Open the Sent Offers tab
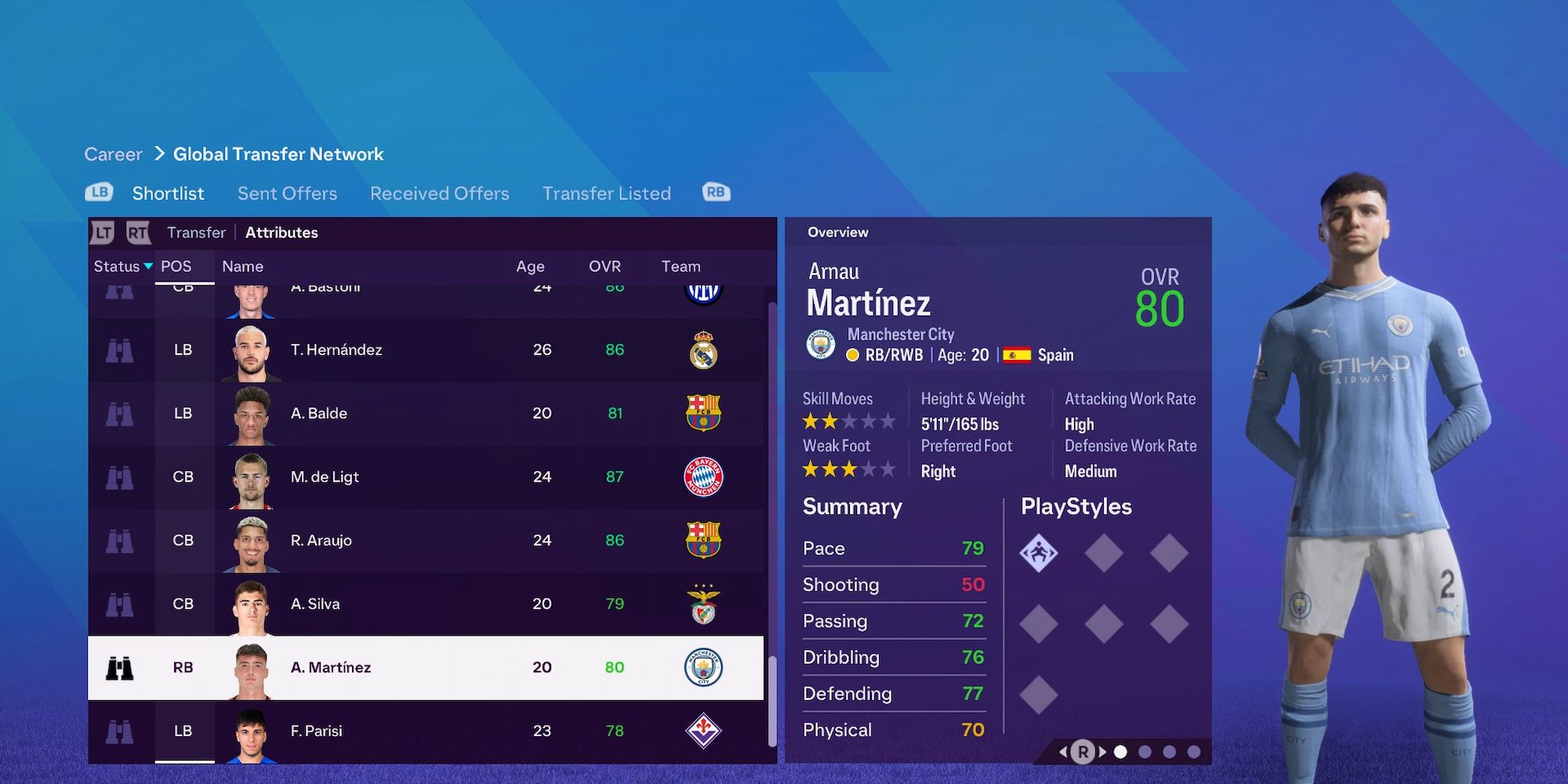The image size is (1568, 784). pos(286,193)
